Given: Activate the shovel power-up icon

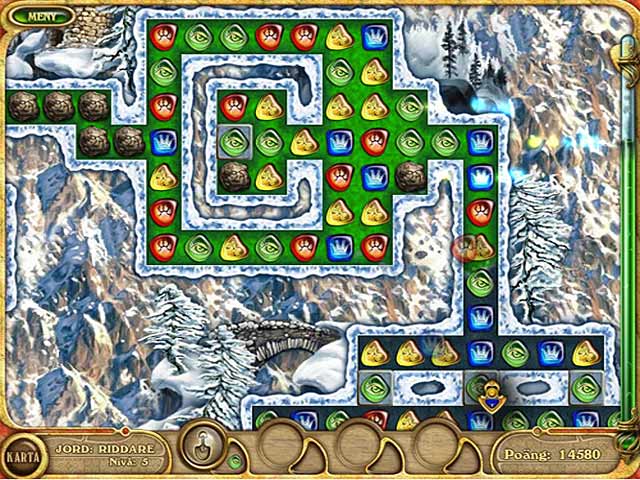Looking at the screenshot, I should (x=202, y=441).
